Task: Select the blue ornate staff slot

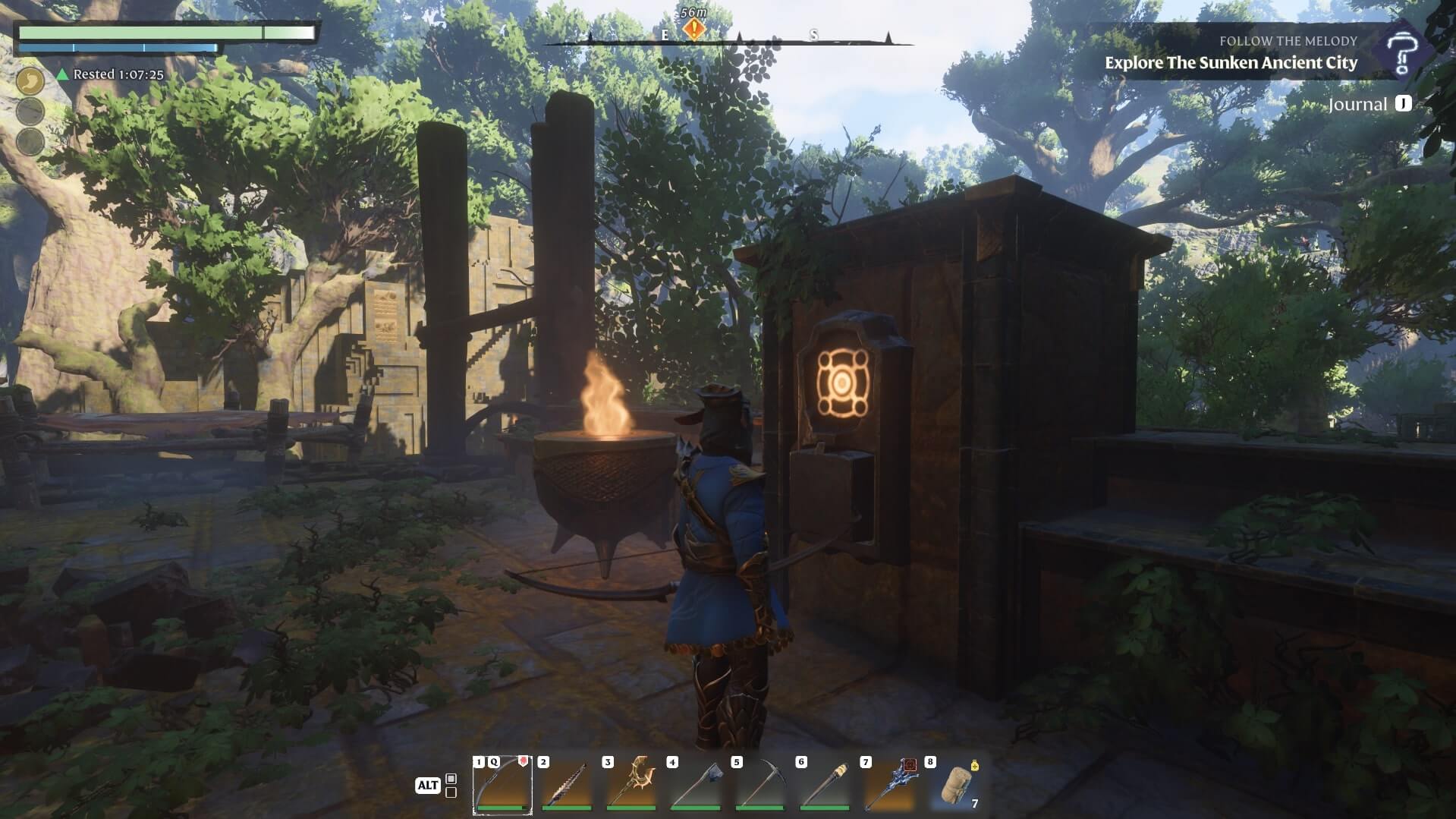Action: click(x=888, y=785)
